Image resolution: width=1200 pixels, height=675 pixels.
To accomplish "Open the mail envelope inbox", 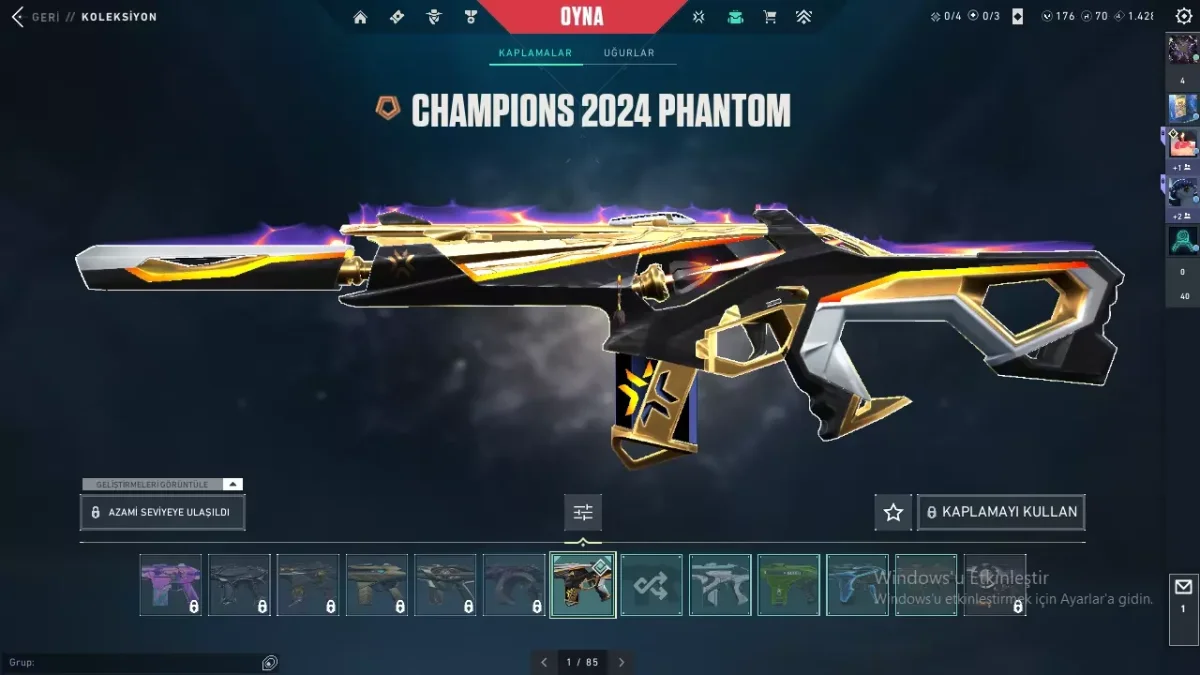I will pyautogui.click(x=1183, y=587).
